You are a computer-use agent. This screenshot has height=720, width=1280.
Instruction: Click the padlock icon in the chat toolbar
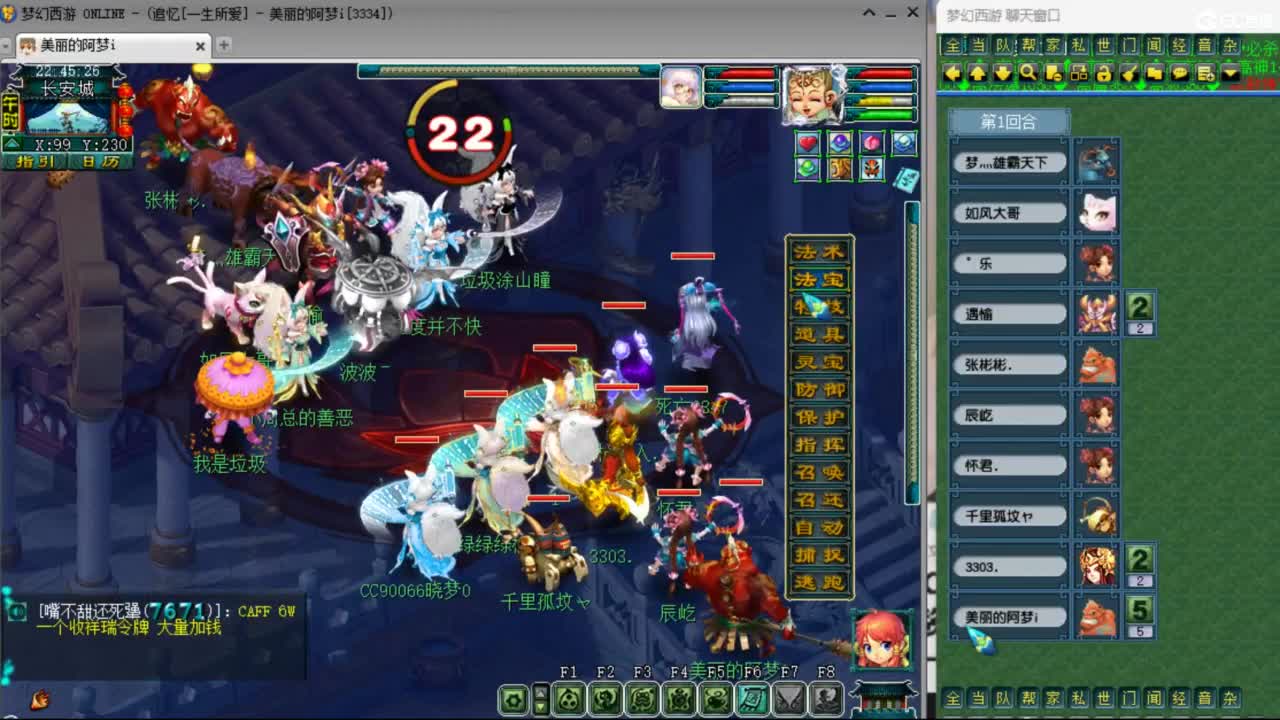click(1103, 73)
